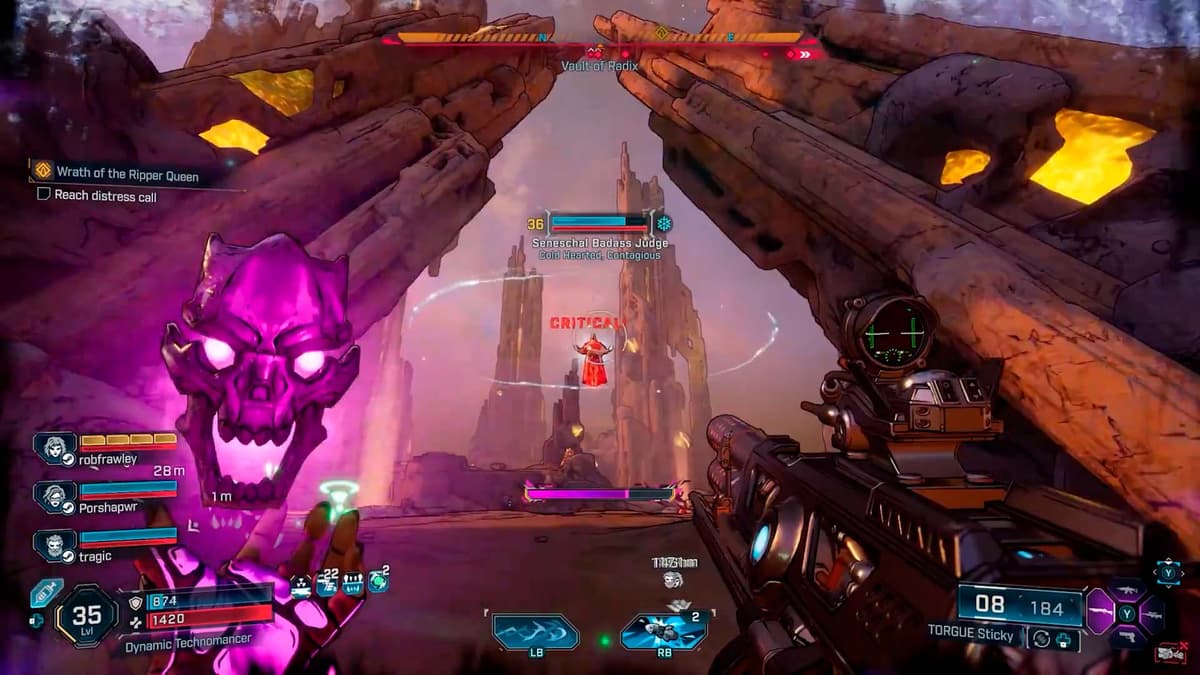
Task: Click the buff icon showing 22 stacks
Action: click(x=327, y=584)
